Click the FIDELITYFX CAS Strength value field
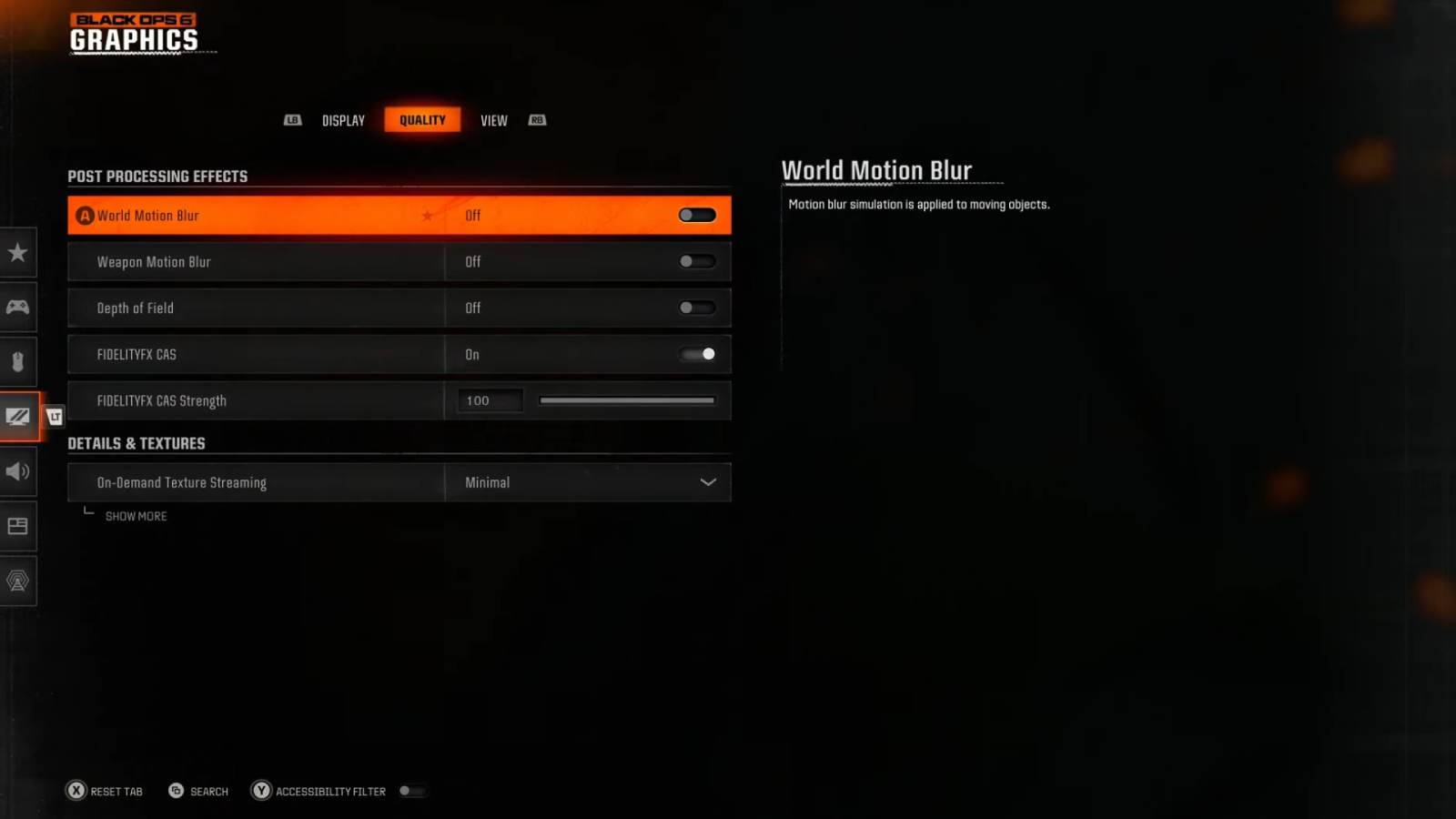 click(490, 400)
